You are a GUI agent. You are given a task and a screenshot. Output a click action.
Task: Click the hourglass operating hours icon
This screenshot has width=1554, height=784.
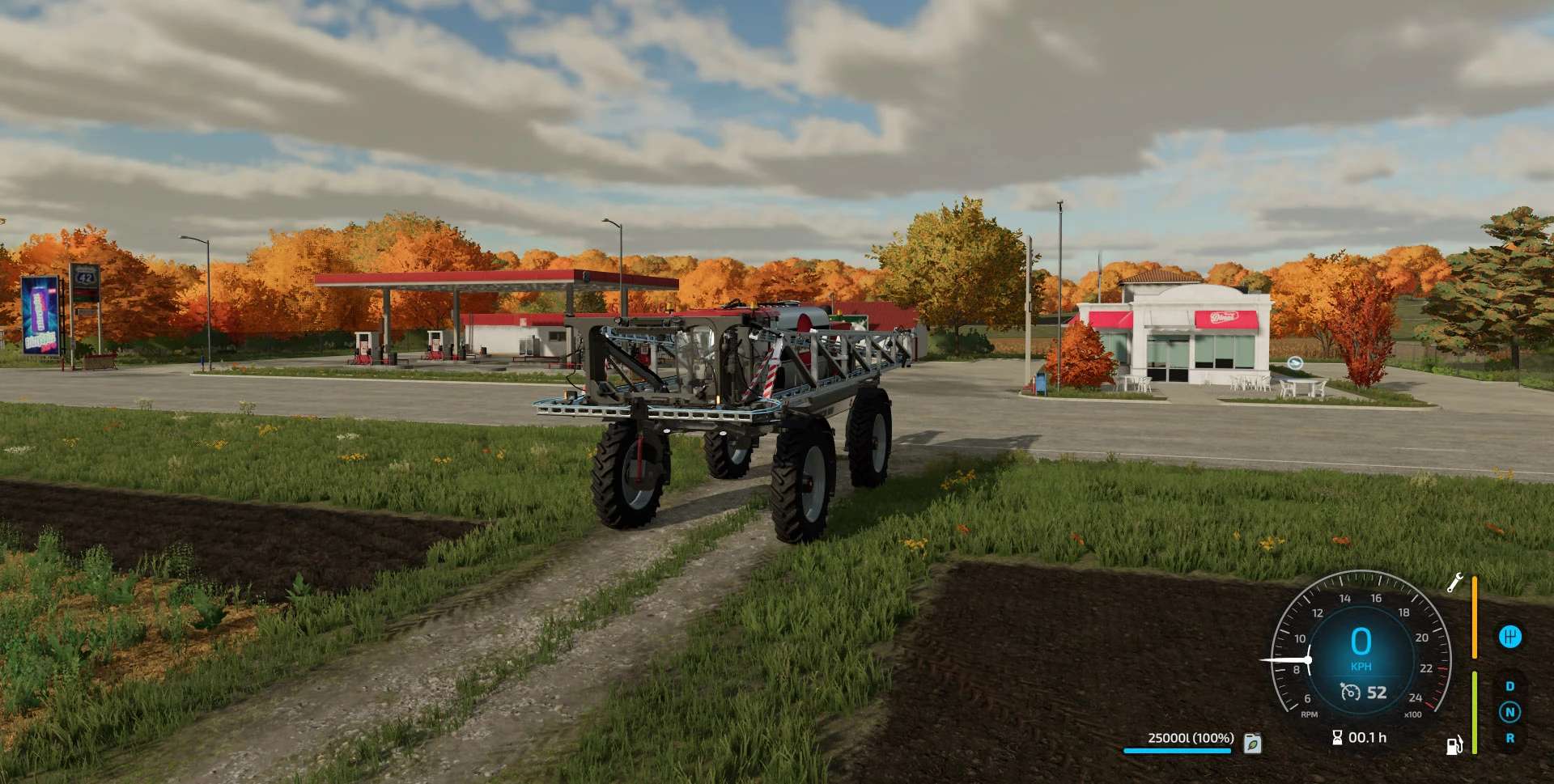tap(1337, 737)
